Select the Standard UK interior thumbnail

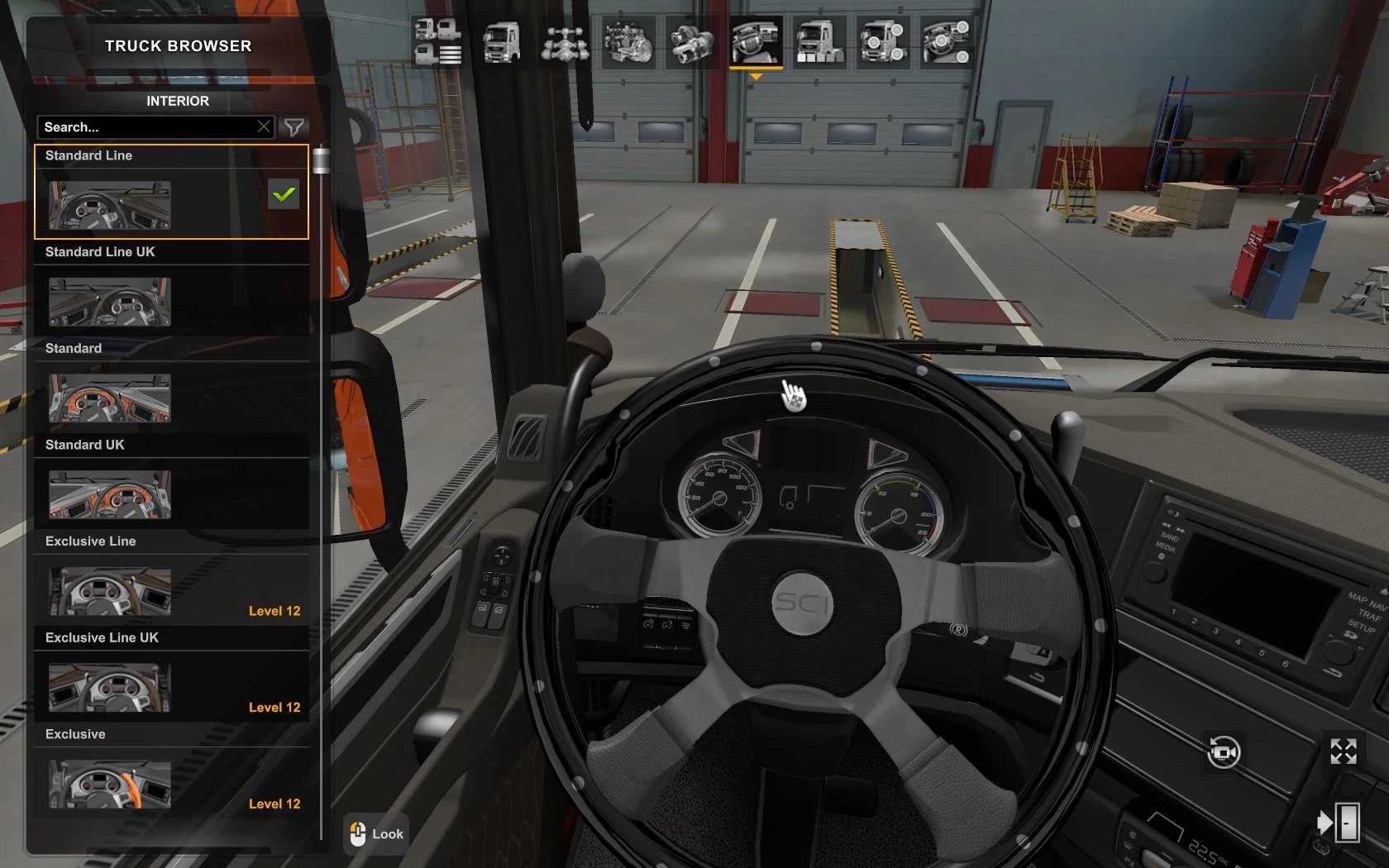pyautogui.click(x=110, y=494)
